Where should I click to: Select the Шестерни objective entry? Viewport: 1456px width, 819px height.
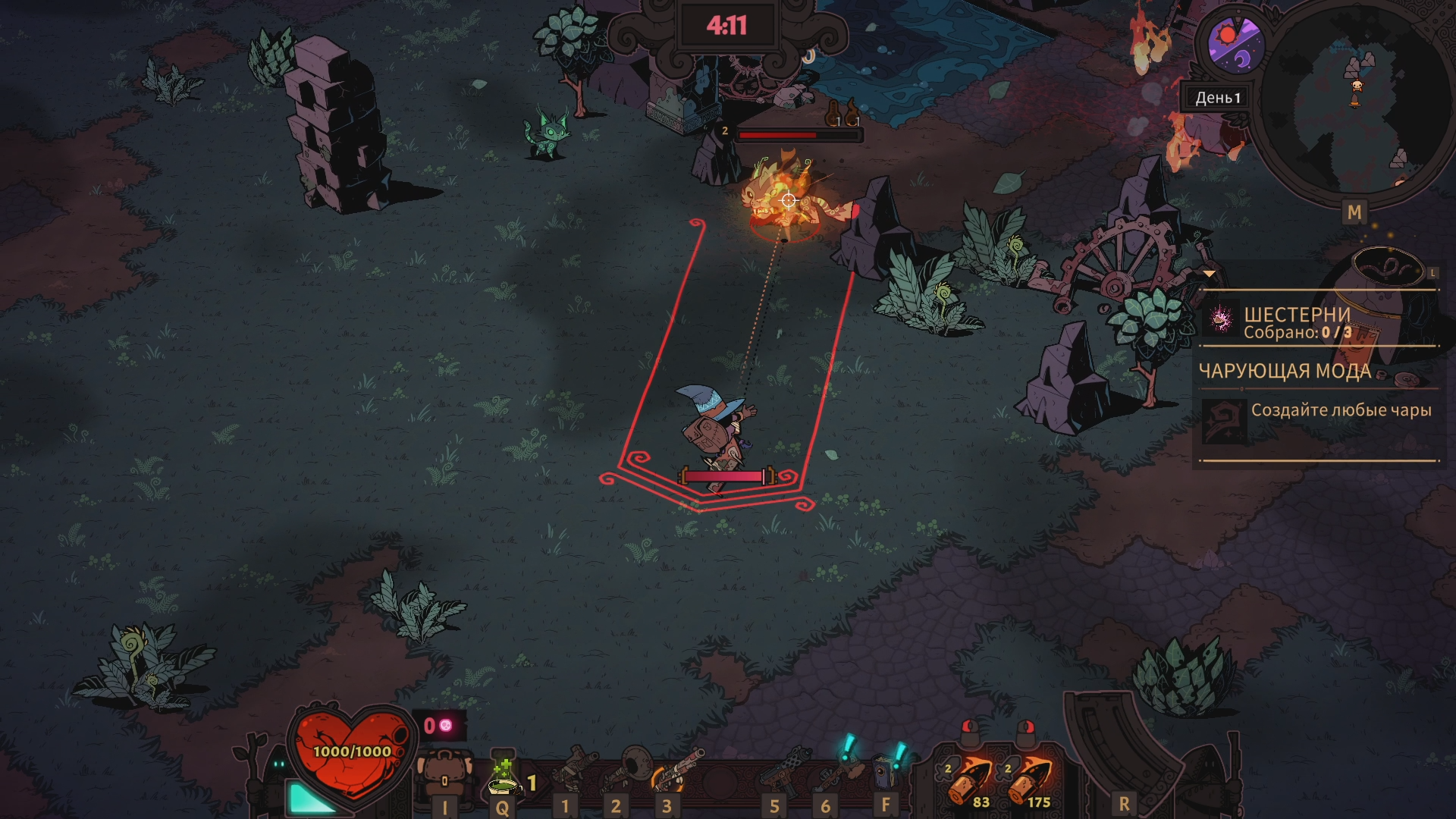(1297, 322)
